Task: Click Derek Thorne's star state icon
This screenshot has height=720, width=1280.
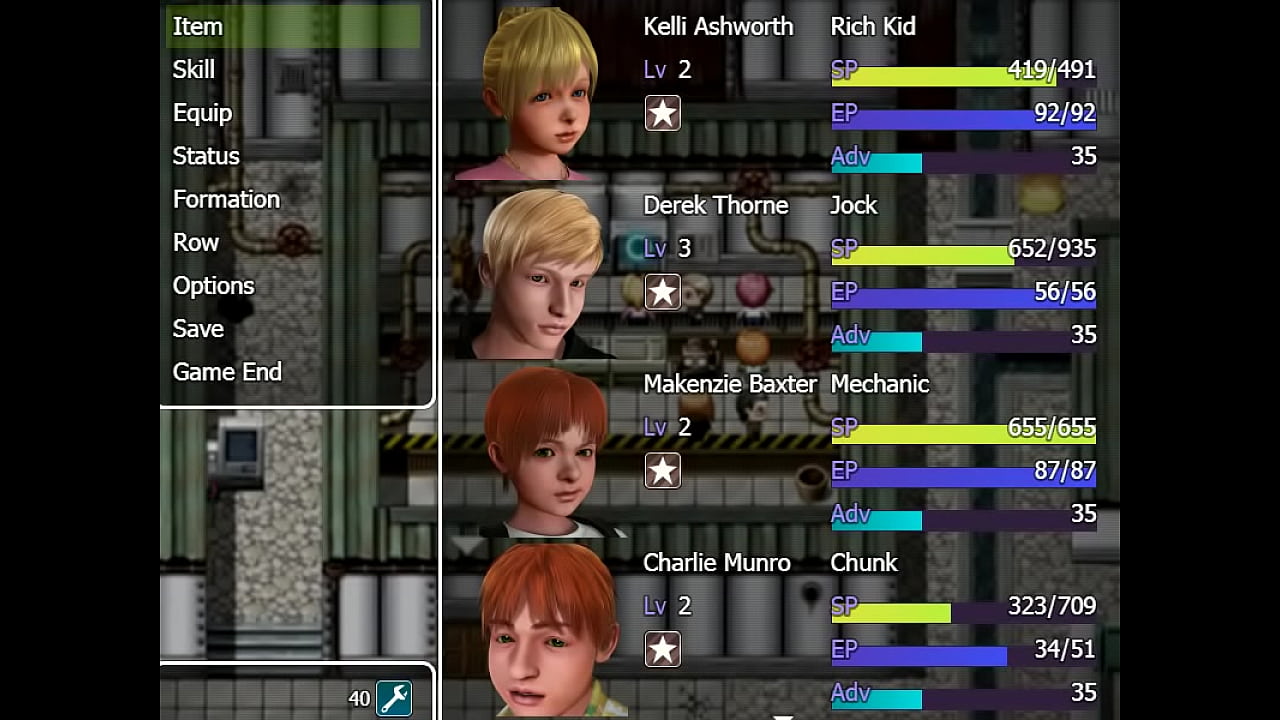Action: click(662, 292)
